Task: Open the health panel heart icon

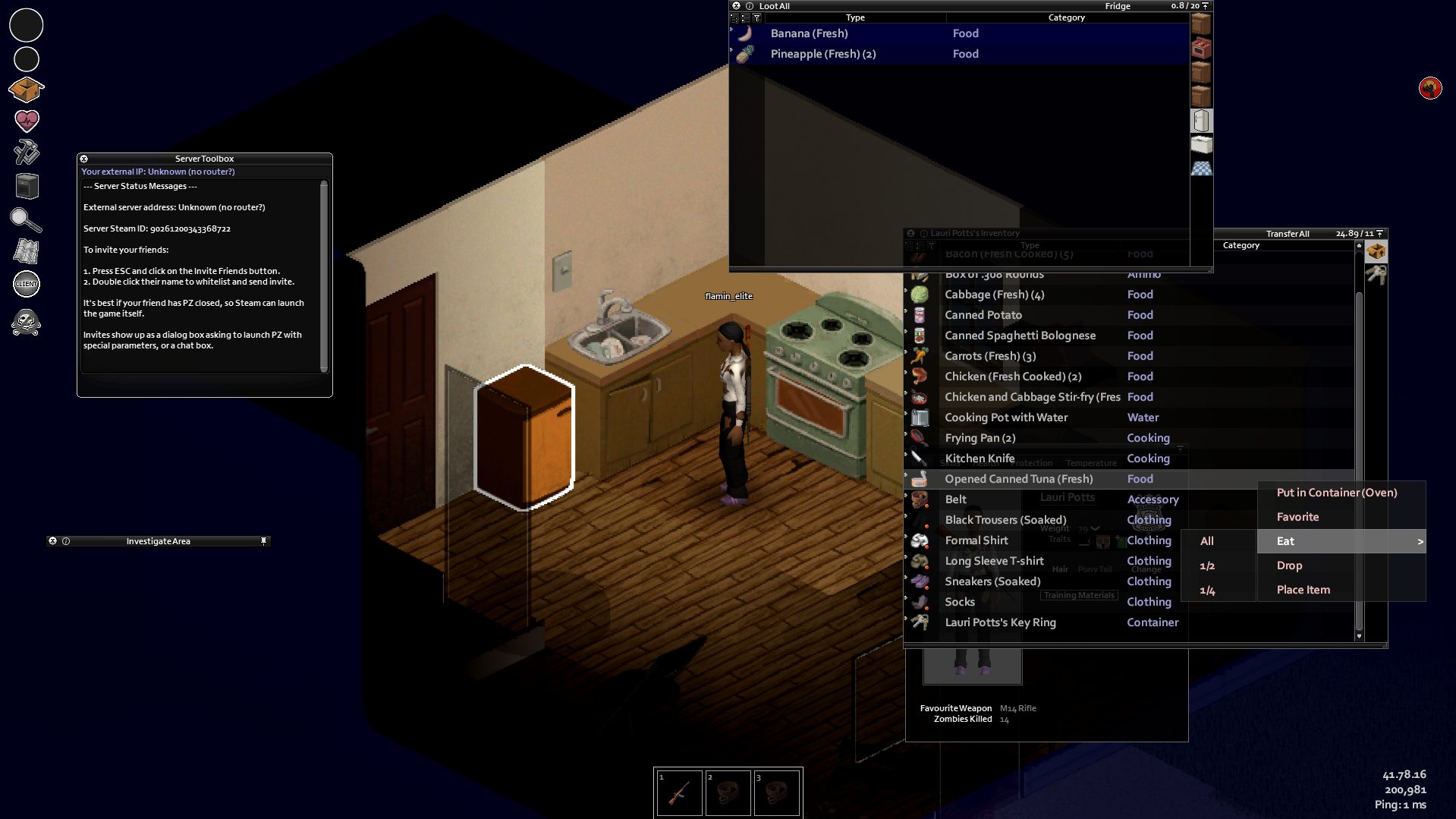Action: (27, 121)
